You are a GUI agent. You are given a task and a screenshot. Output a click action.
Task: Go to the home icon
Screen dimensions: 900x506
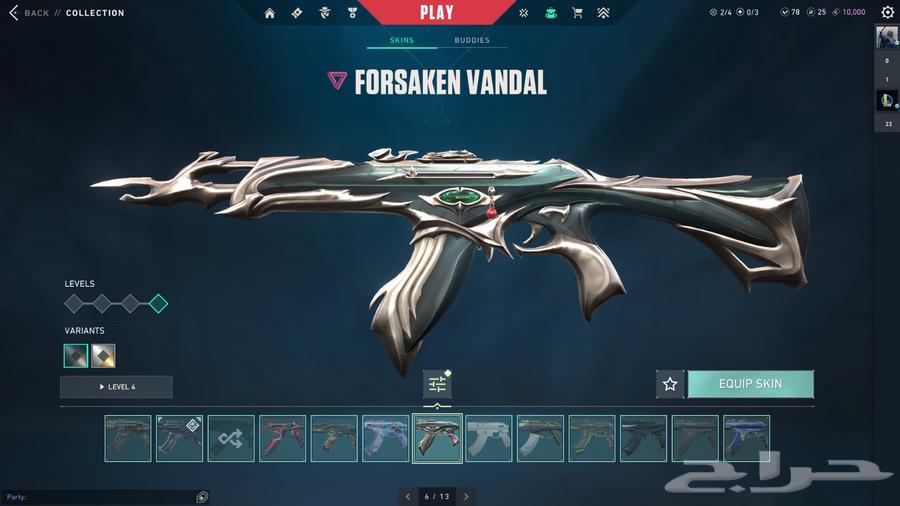click(270, 13)
